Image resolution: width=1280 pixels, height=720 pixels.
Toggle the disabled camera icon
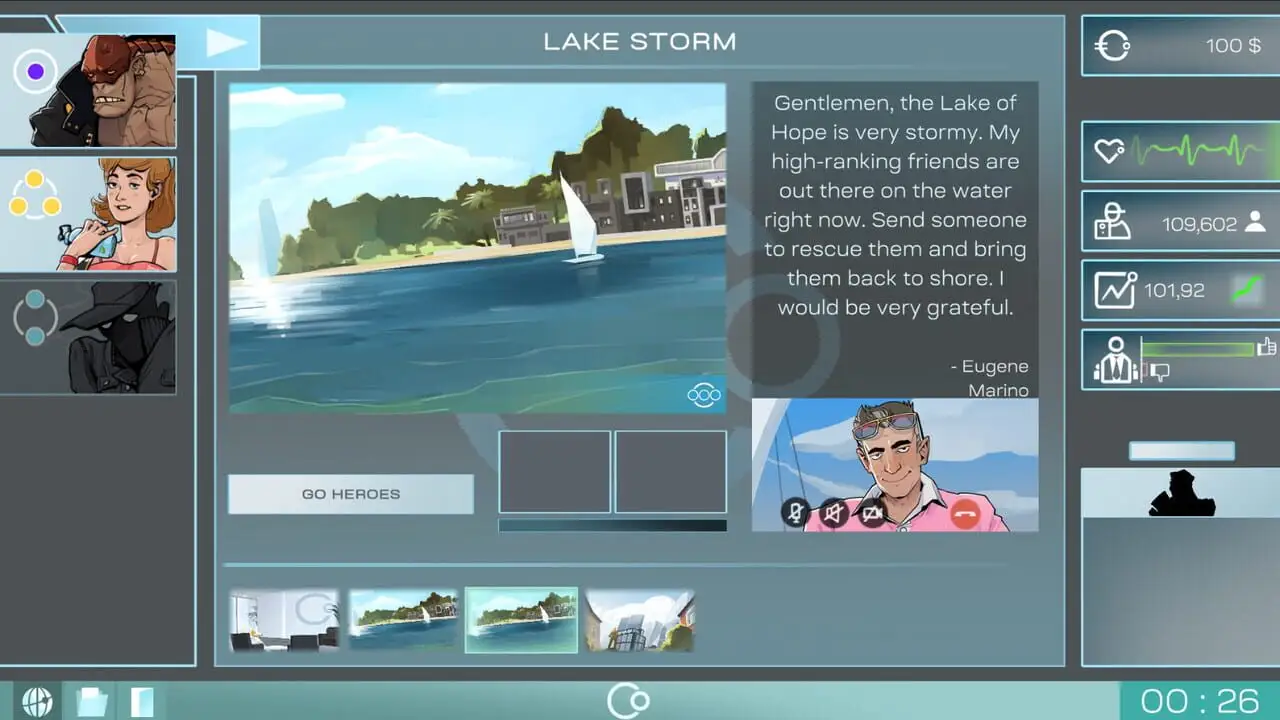click(873, 514)
